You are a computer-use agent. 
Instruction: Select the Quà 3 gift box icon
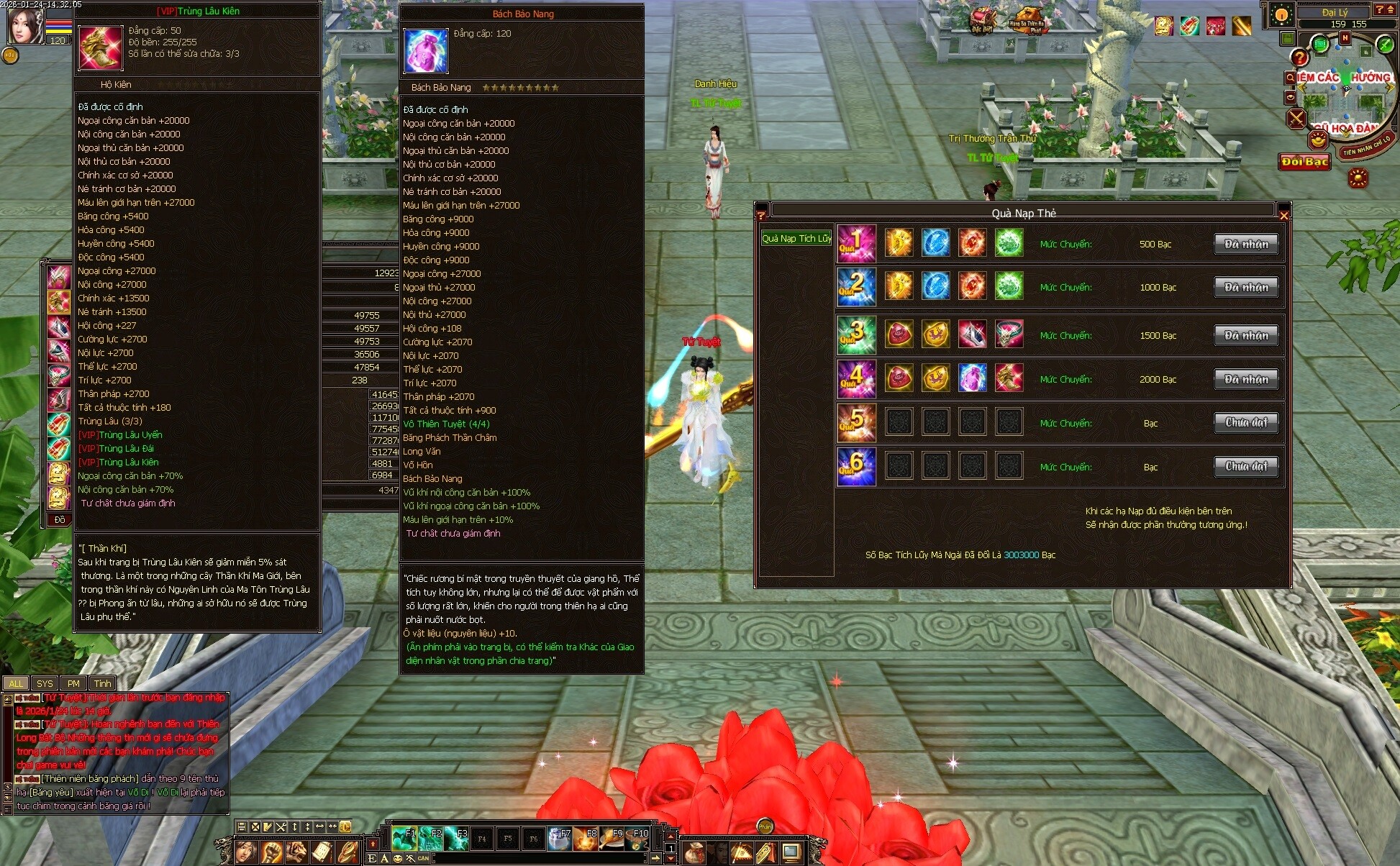pos(856,335)
